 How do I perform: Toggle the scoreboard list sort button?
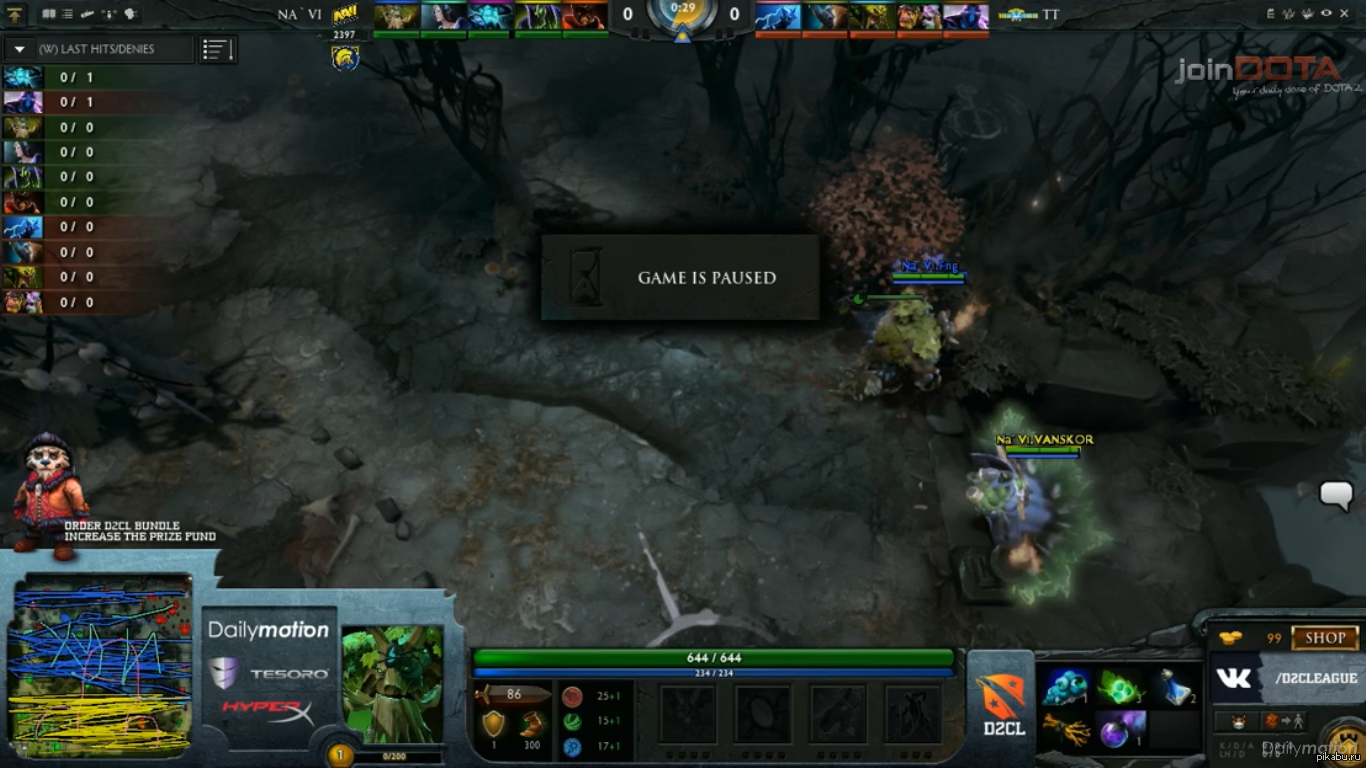pos(217,49)
